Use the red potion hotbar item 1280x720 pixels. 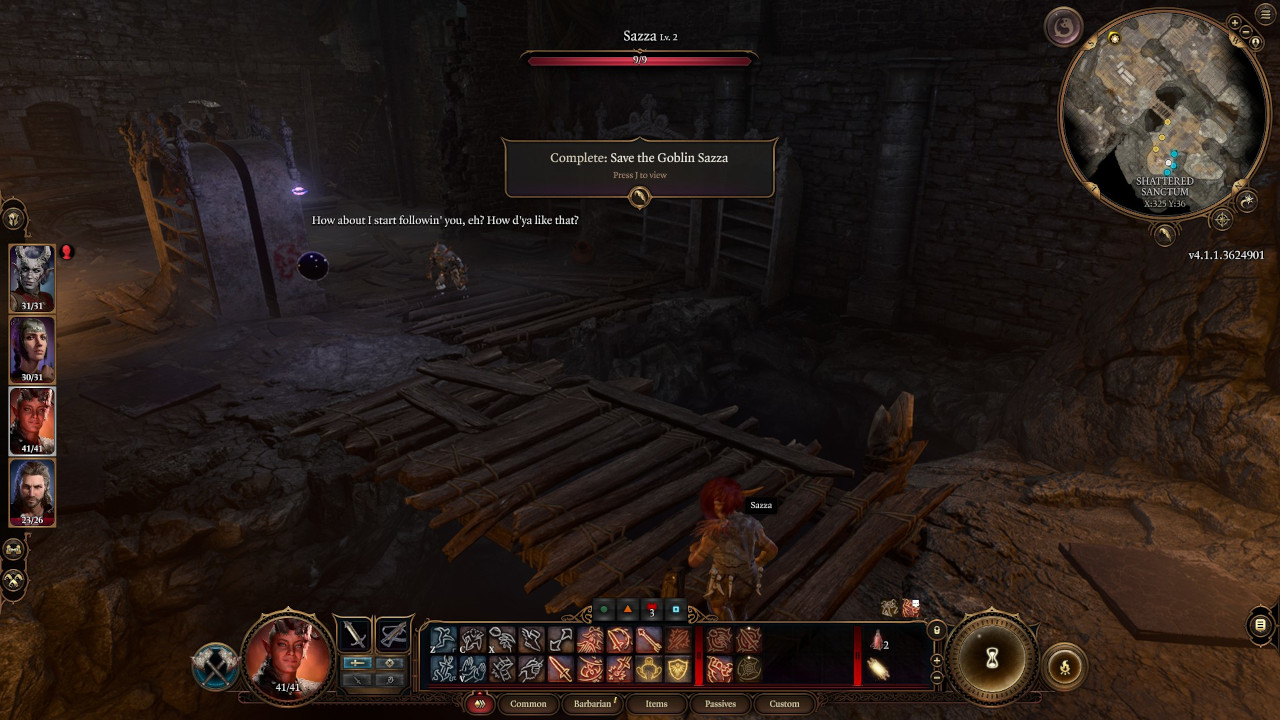(878, 641)
